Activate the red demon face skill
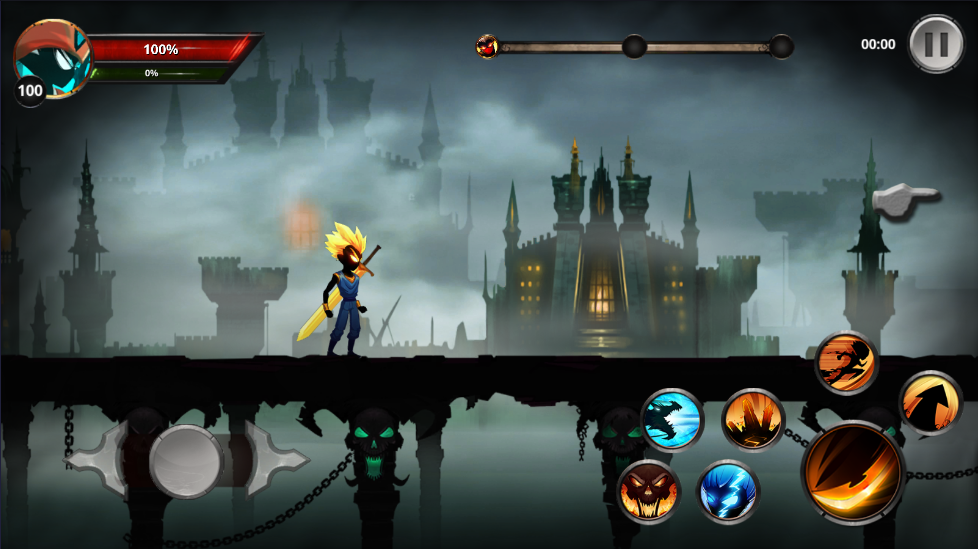Image resolution: width=978 pixels, height=549 pixels. click(649, 492)
